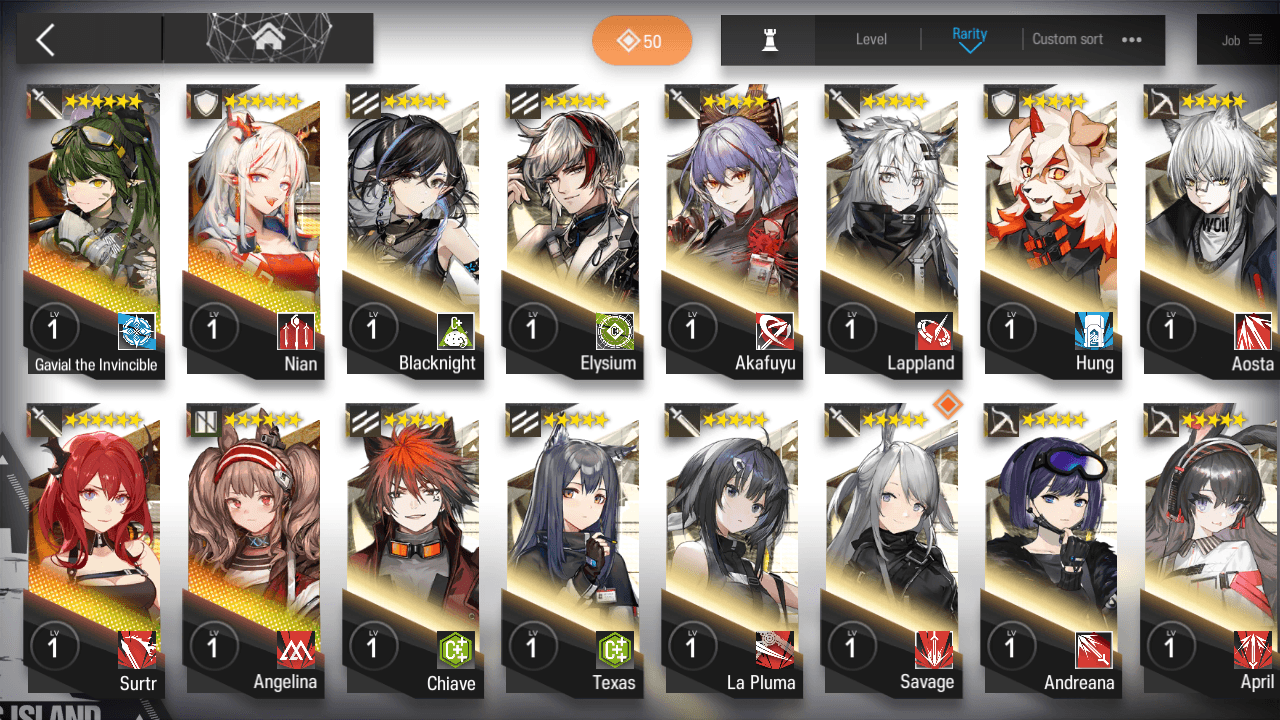1280x720 pixels.
Task: Pick the Hung operator card
Action: click(x=1052, y=230)
